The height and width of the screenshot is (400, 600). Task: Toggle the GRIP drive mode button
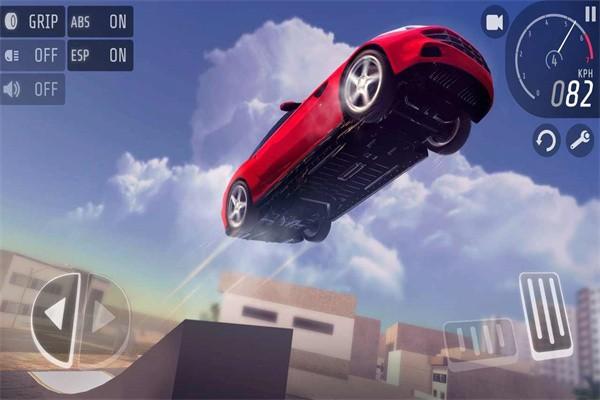[33, 21]
